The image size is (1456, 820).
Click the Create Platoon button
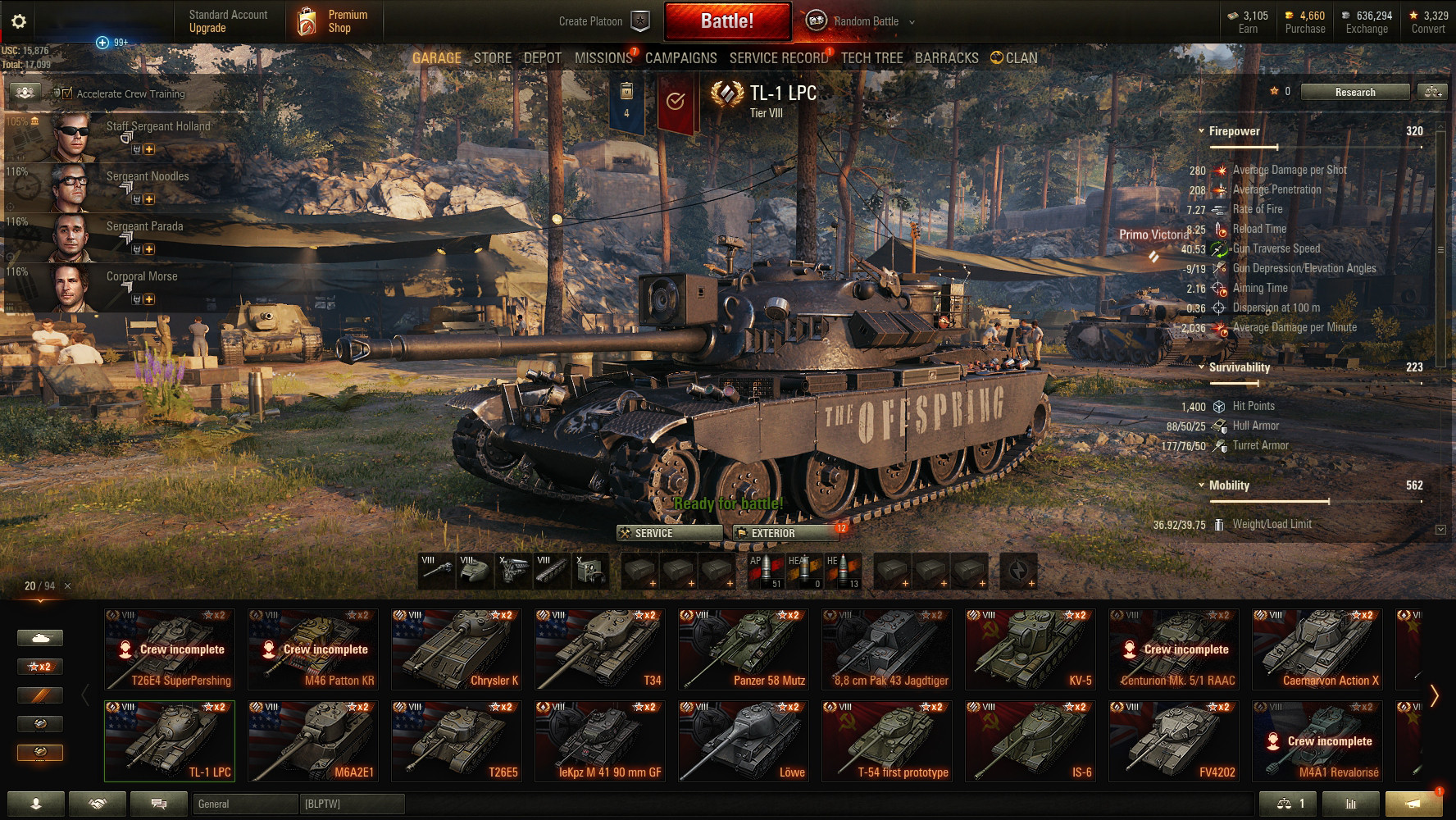(x=603, y=21)
